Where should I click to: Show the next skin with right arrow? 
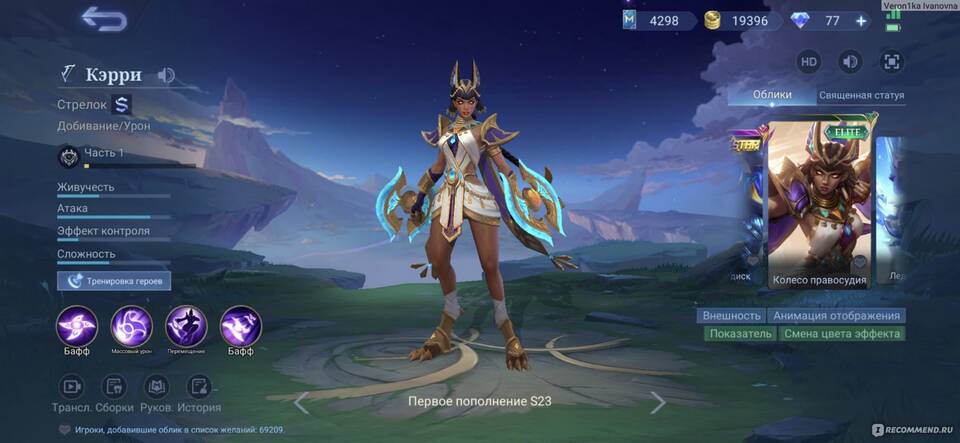pos(657,402)
